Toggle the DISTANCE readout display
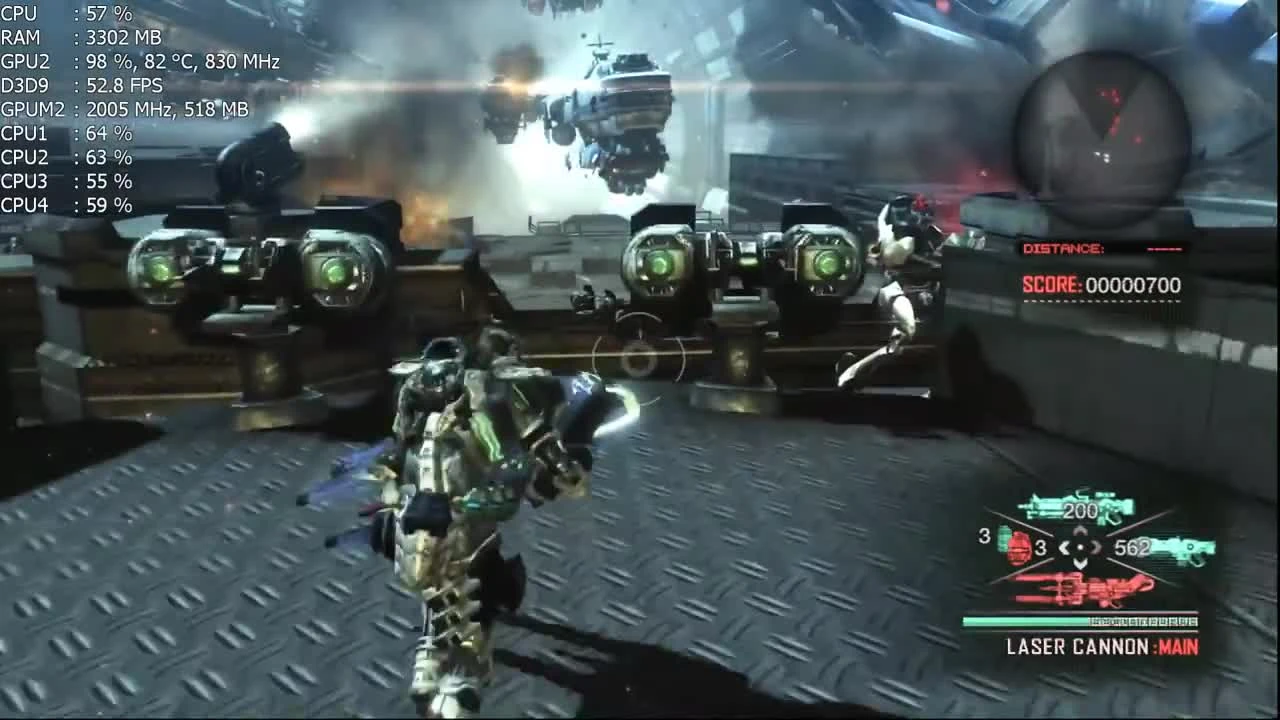The height and width of the screenshot is (720, 1280). click(1100, 248)
